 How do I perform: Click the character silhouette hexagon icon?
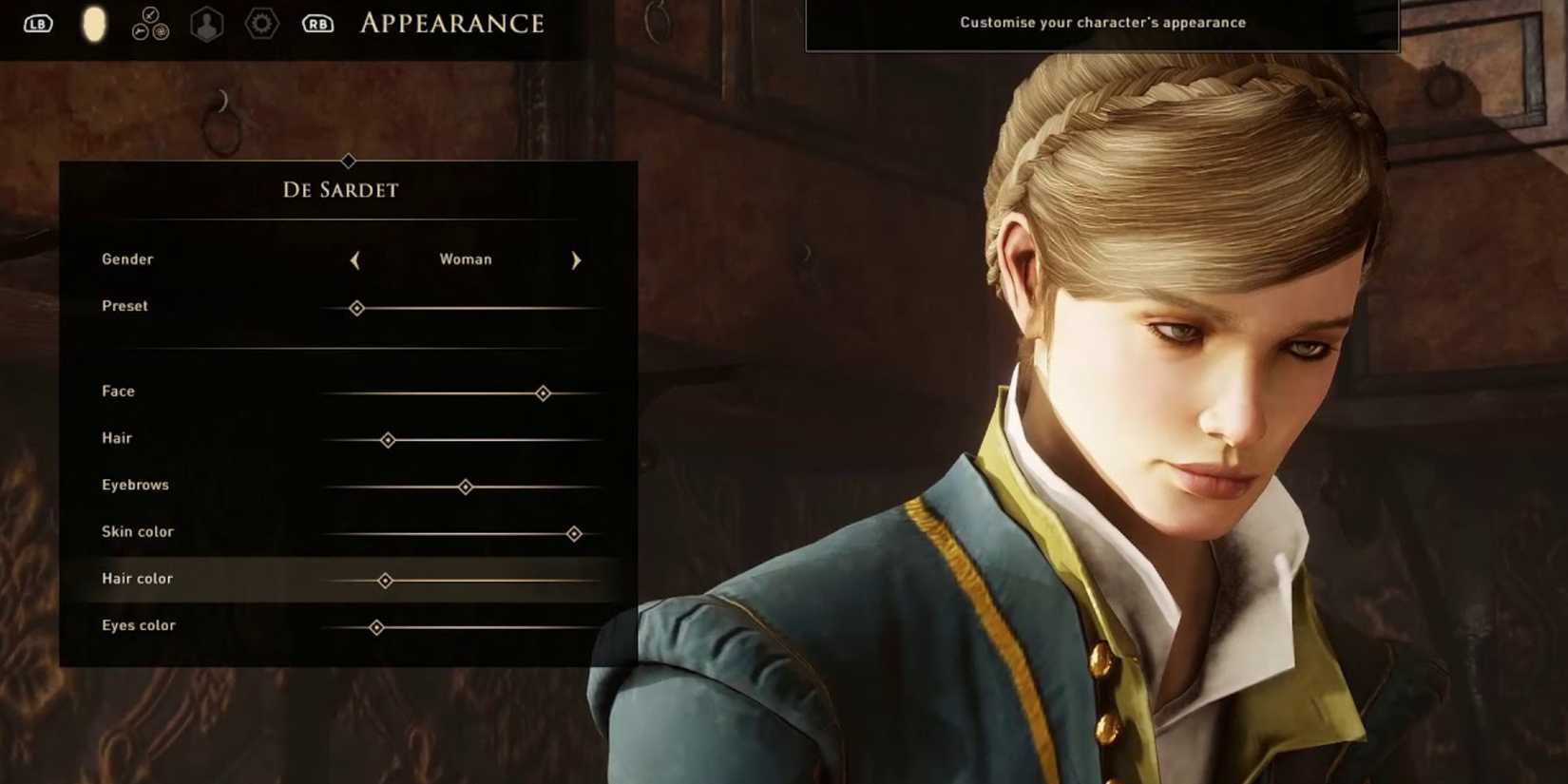click(206, 23)
